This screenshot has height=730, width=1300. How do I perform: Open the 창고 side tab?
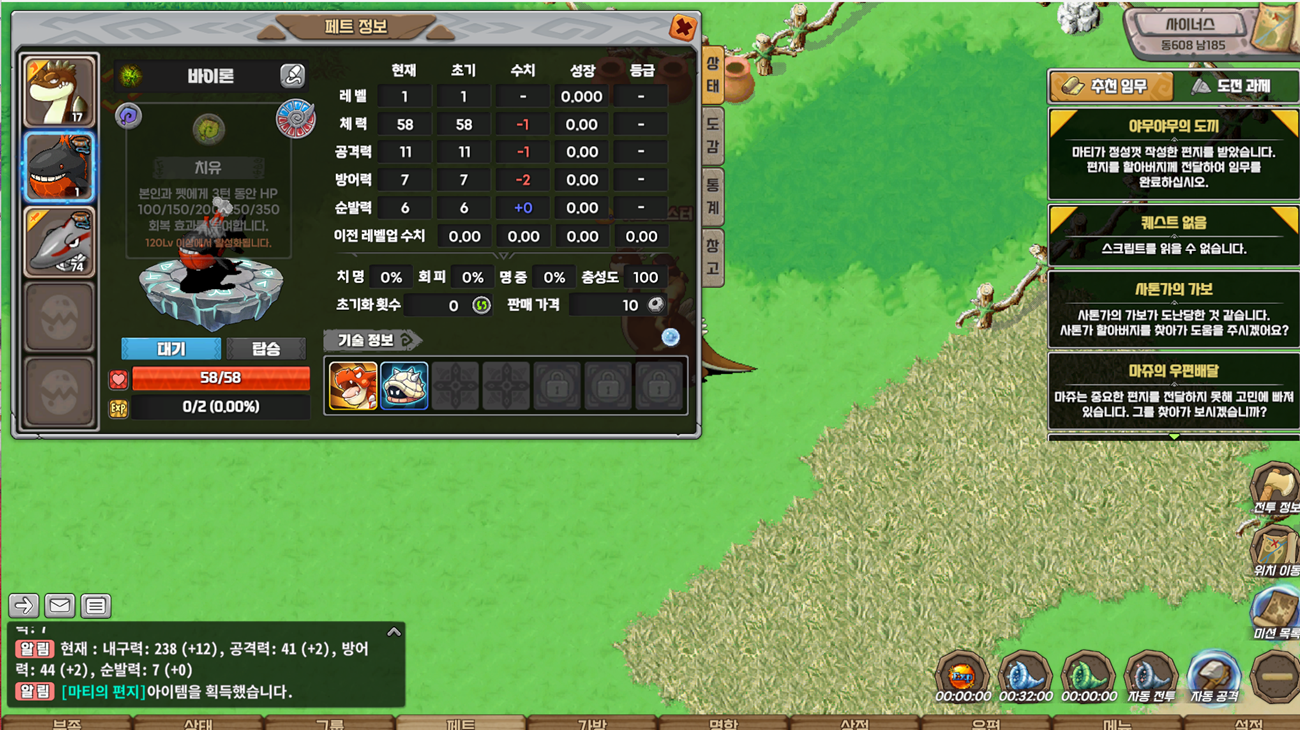(712, 256)
